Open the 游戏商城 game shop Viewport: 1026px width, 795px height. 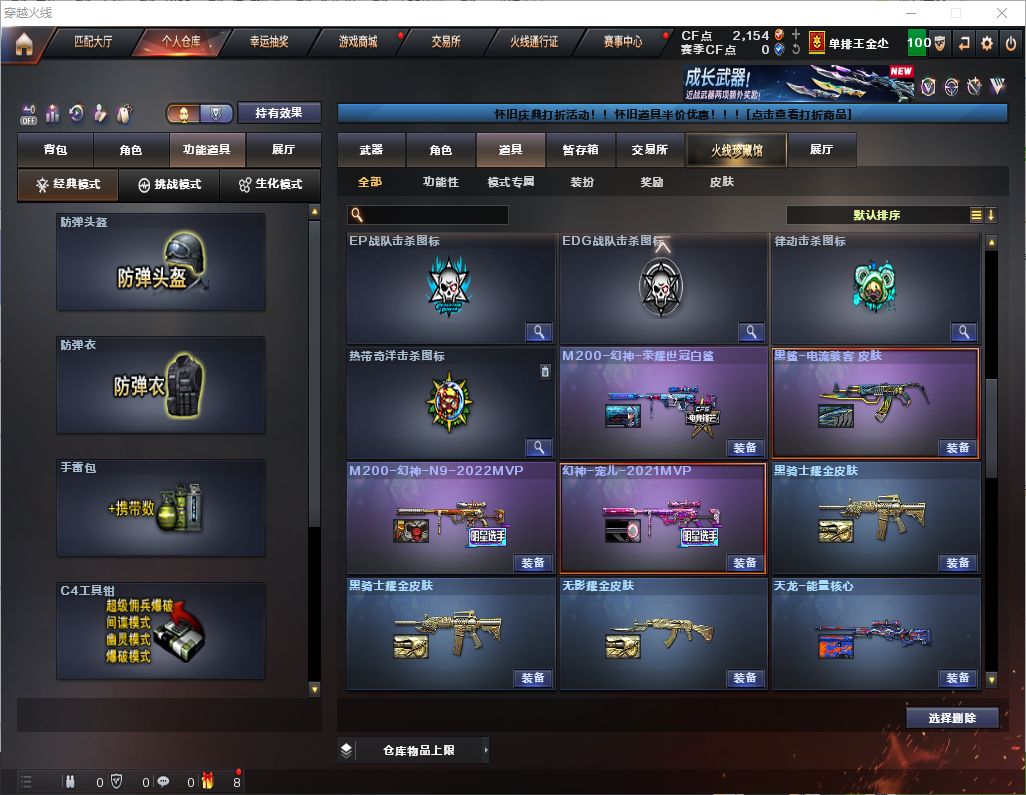tap(357, 42)
